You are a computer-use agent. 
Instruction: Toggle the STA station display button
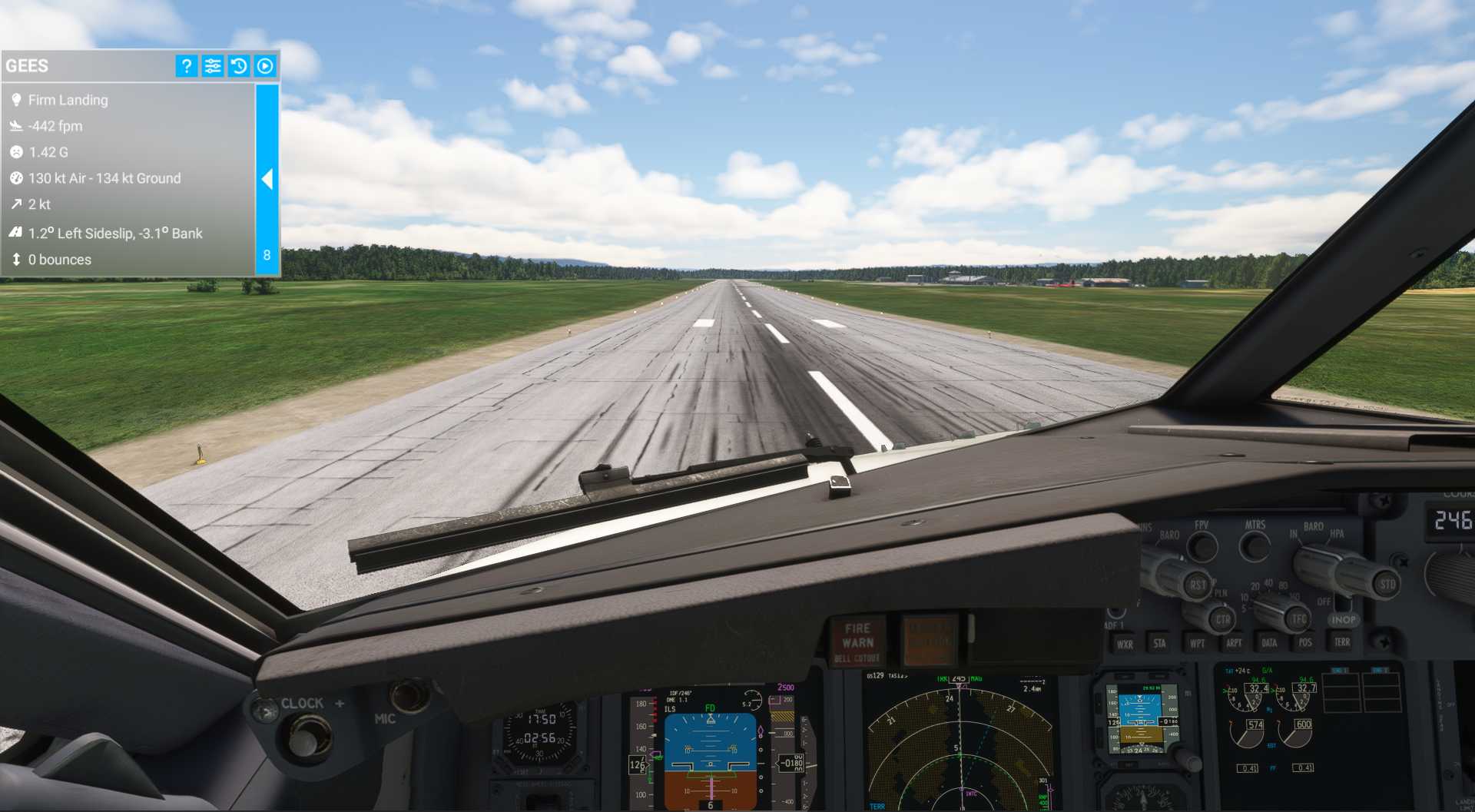[x=1161, y=645]
